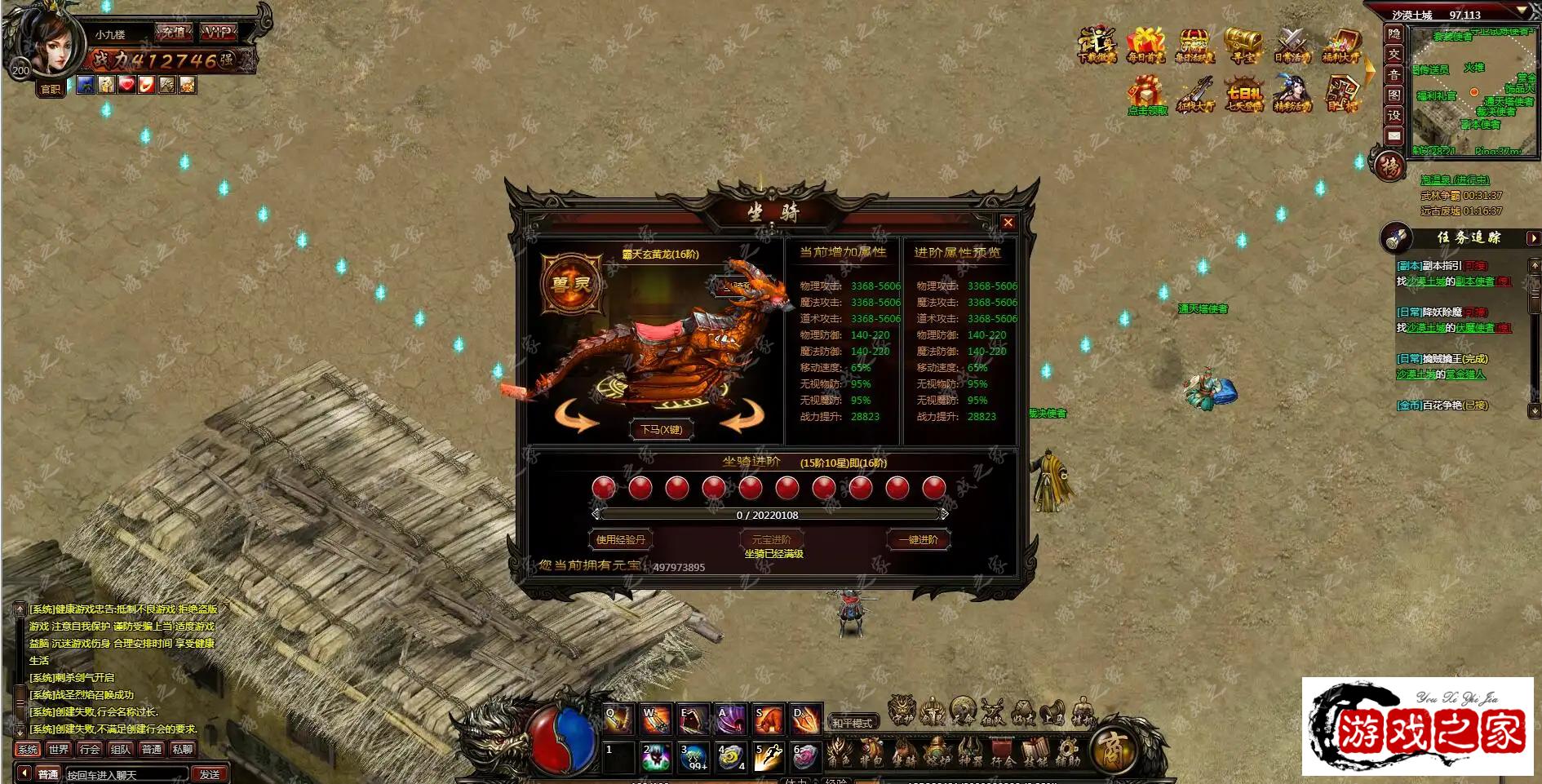Focus the chat input field

(x=126, y=774)
